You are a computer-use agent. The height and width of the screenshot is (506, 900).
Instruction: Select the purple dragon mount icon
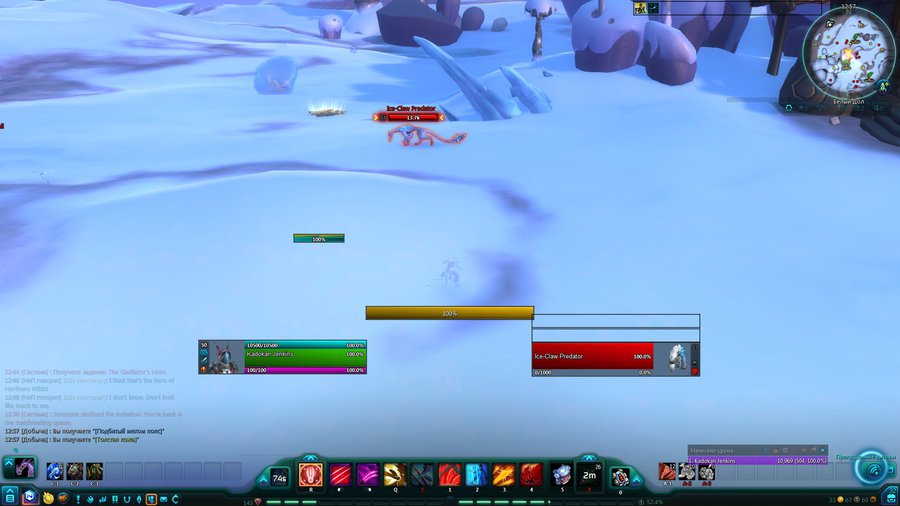click(24, 468)
